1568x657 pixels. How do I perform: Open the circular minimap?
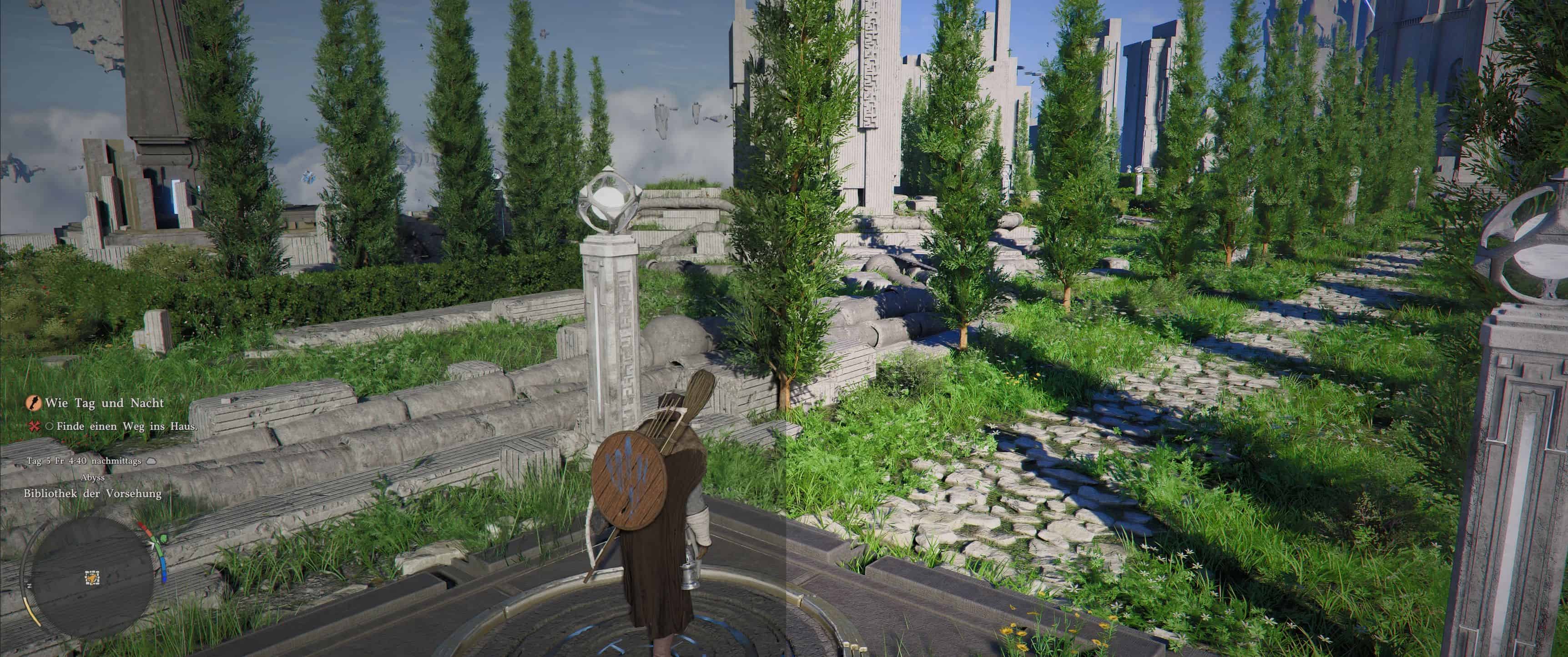pyautogui.click(x=91, y=577)
